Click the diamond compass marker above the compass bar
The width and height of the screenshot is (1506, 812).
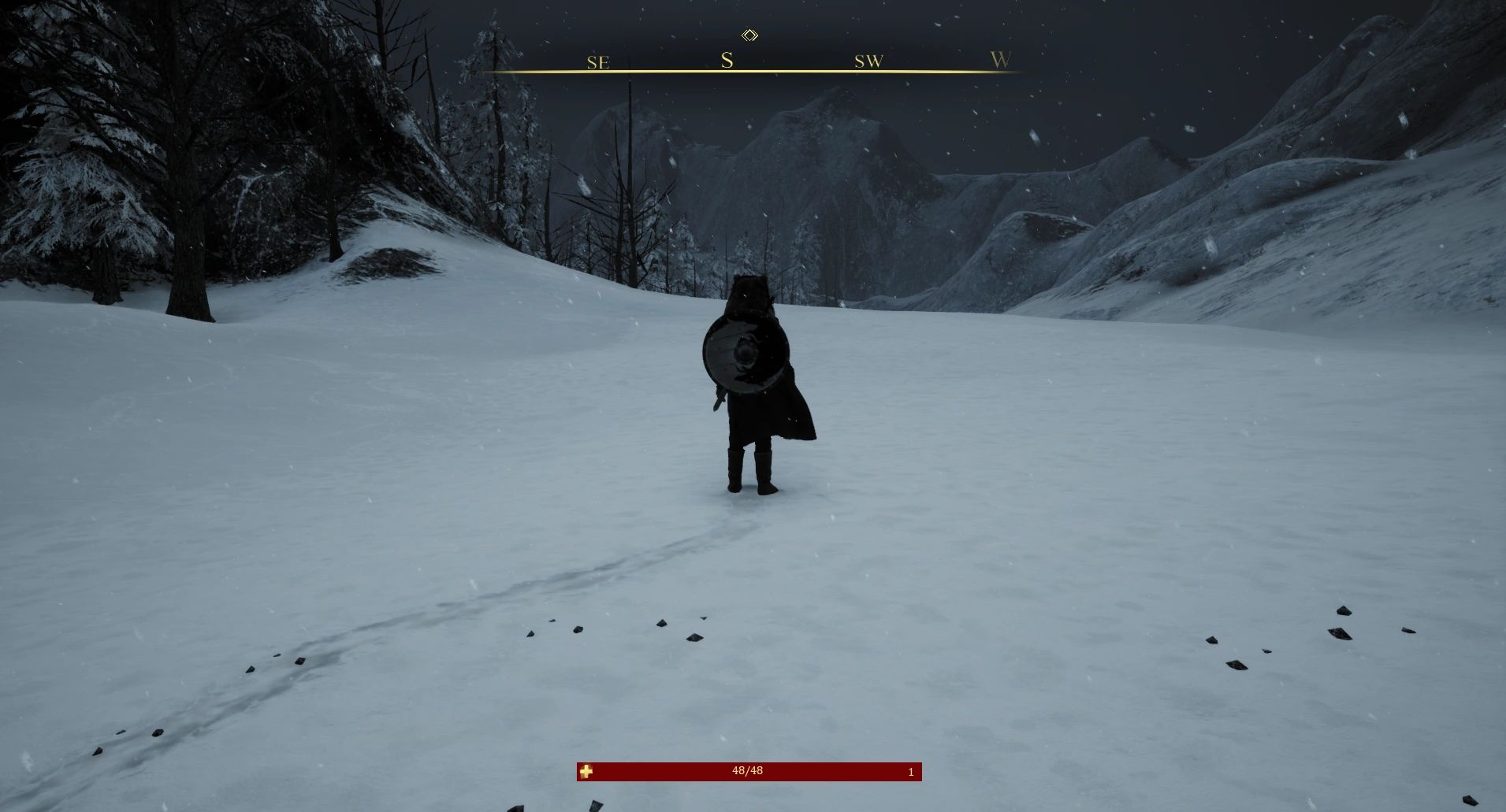(748, 35)
